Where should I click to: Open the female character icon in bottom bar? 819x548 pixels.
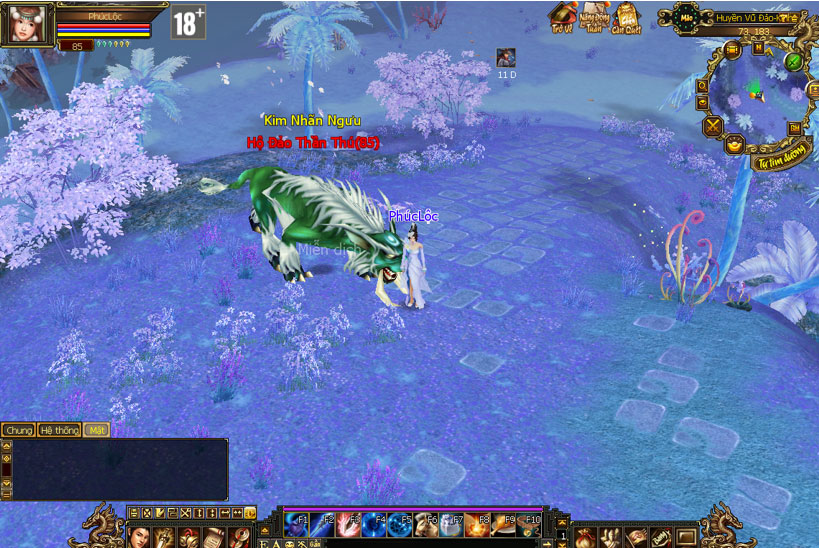[x=139, y=538]
